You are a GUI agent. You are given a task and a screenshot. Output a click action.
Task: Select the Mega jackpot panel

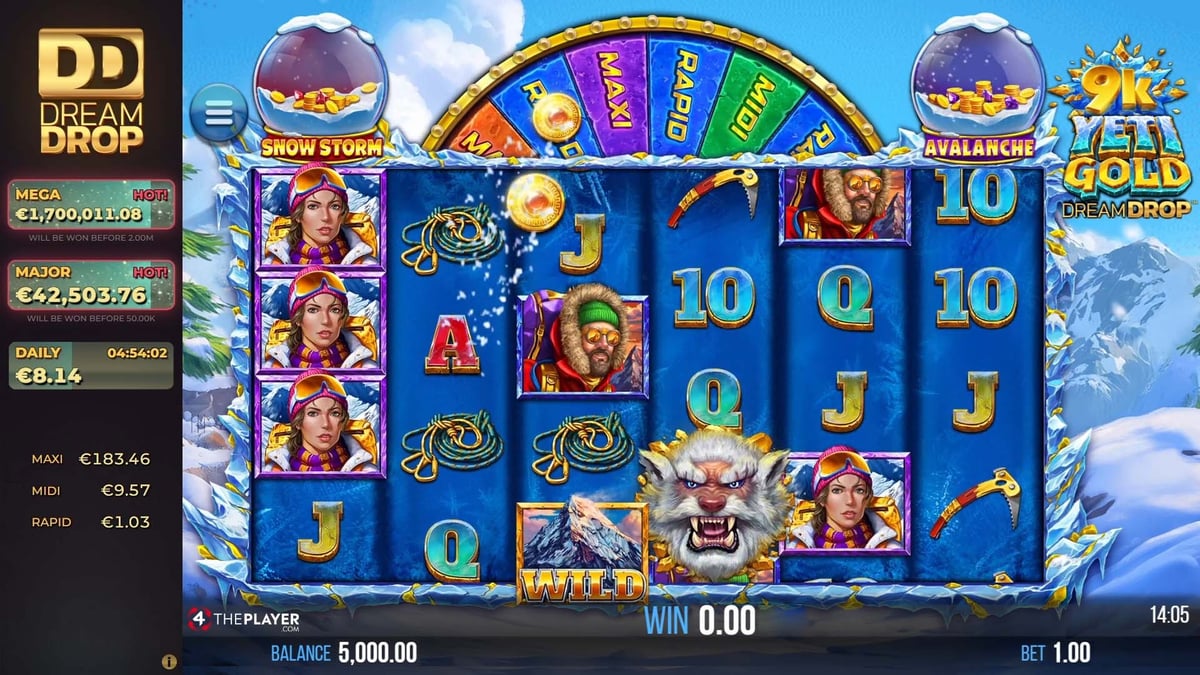91,206
